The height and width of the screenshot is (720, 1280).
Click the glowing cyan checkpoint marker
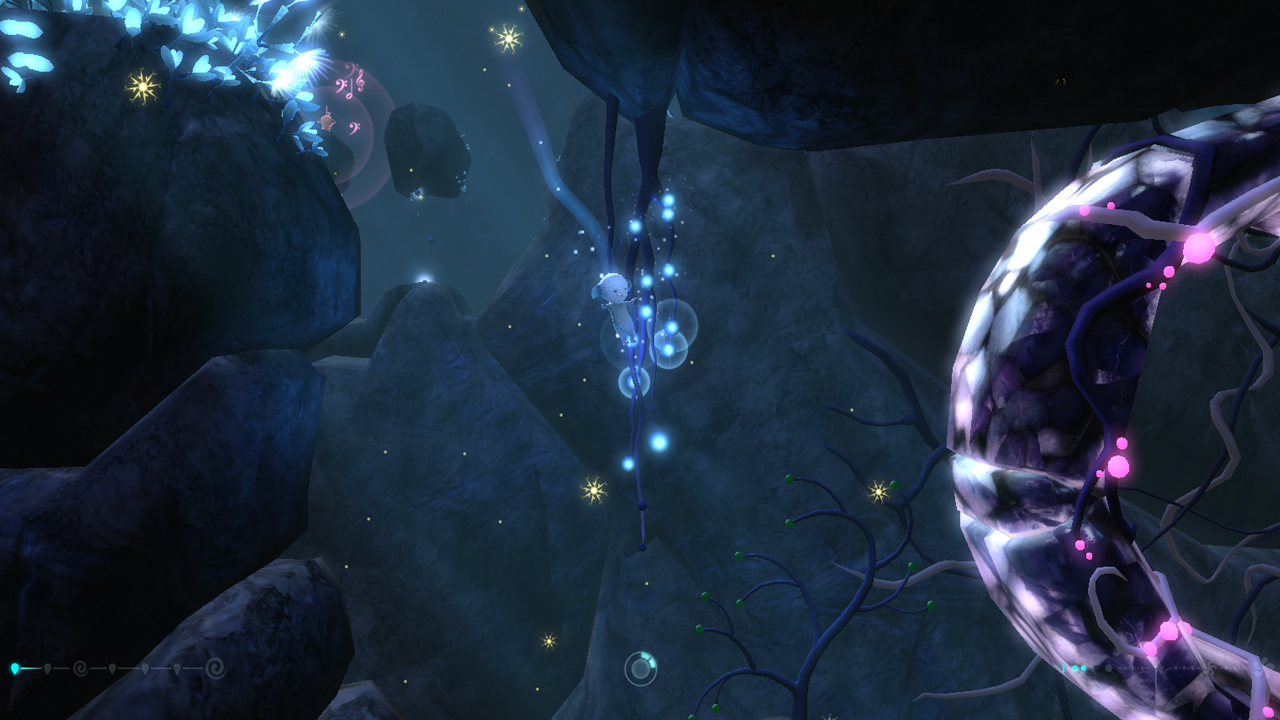click(15, 667)
